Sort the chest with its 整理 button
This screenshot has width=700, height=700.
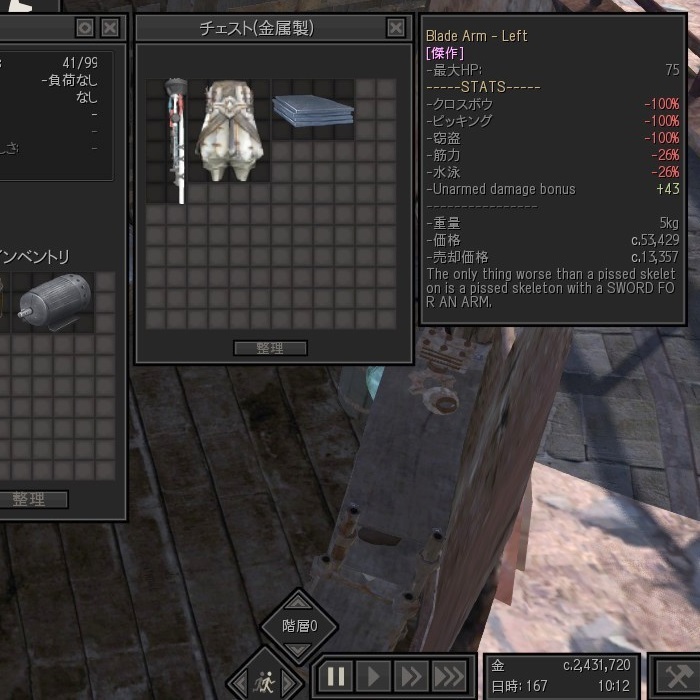tap(270, 348)
